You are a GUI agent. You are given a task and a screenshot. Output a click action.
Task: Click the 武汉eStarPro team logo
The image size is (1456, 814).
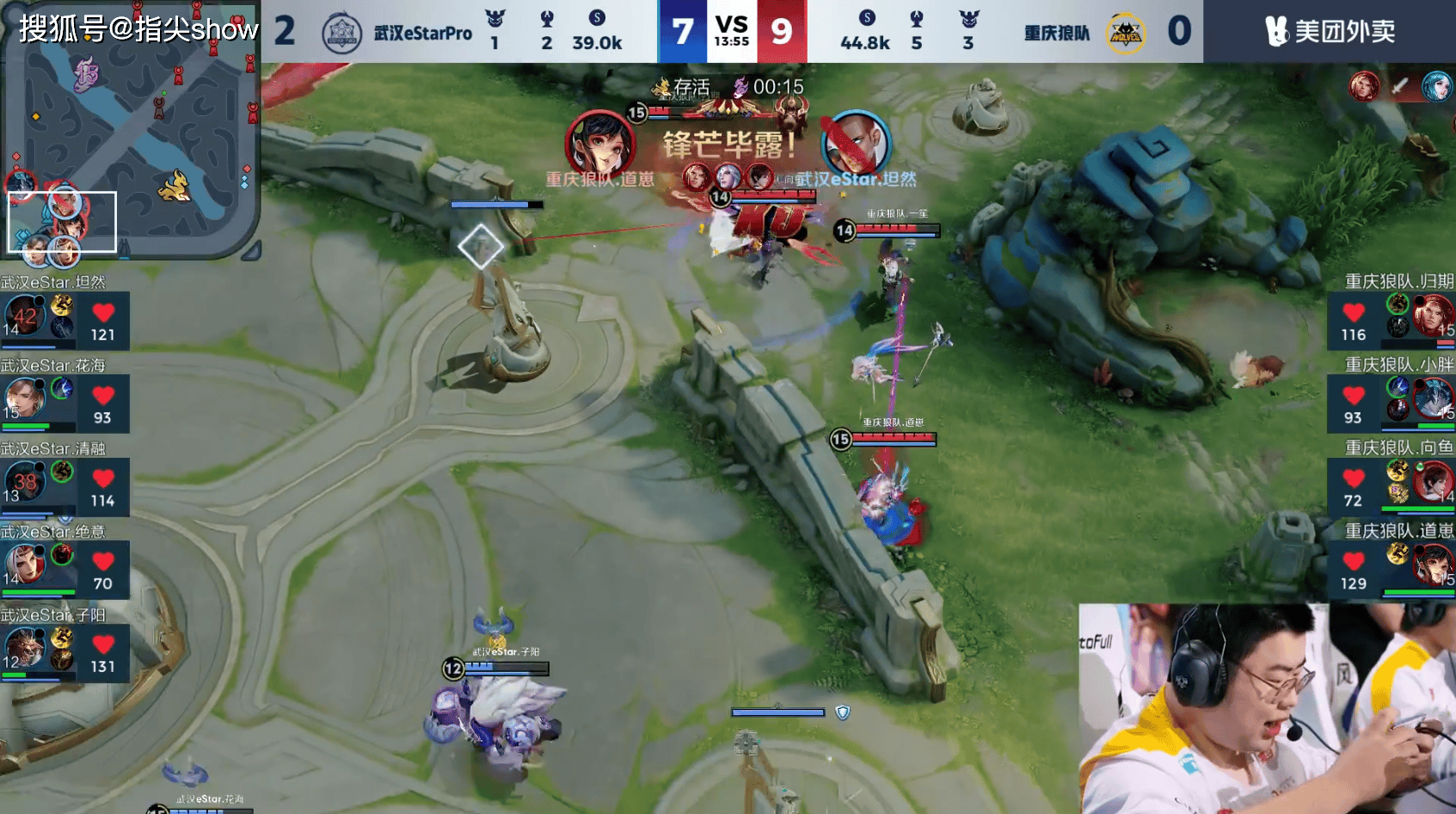341,33
